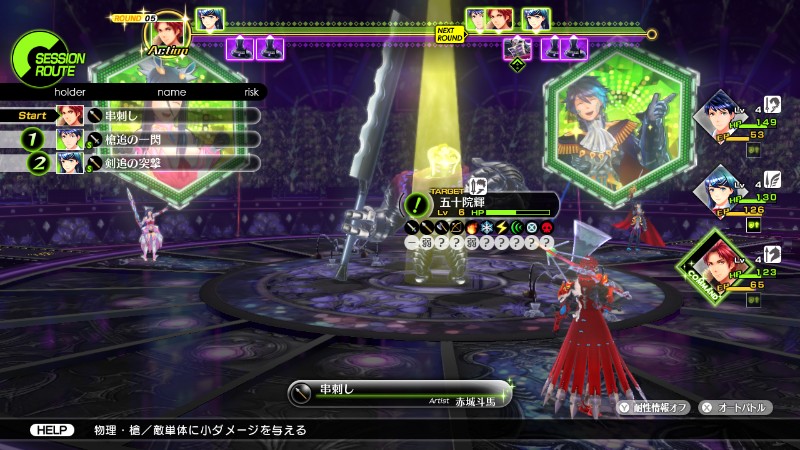Click the fire resistance icon on target
800x450 pixels.
[472, 227]
